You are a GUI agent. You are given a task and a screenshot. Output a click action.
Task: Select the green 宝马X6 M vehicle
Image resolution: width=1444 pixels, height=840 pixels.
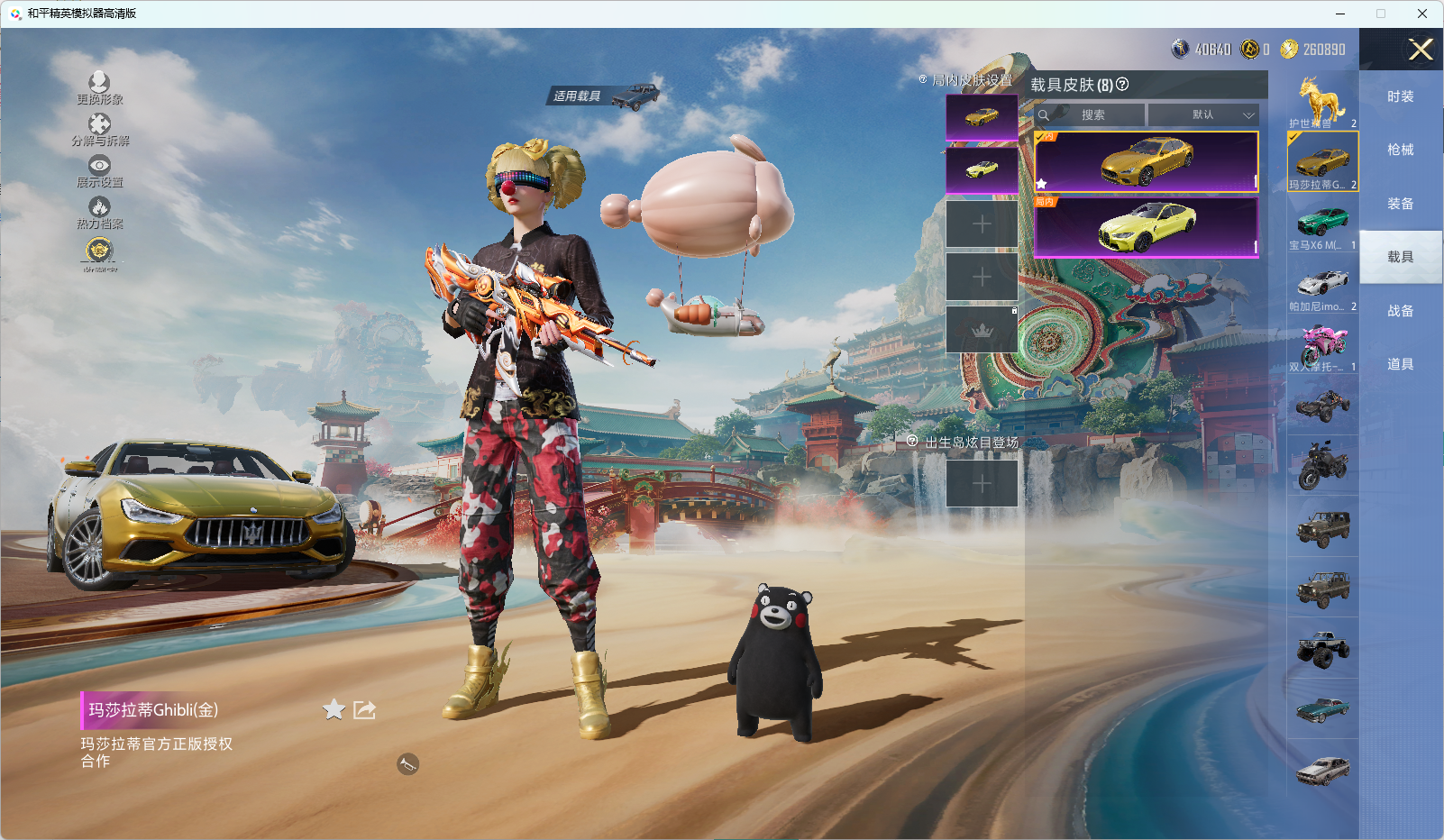[x=1322, y=224]
